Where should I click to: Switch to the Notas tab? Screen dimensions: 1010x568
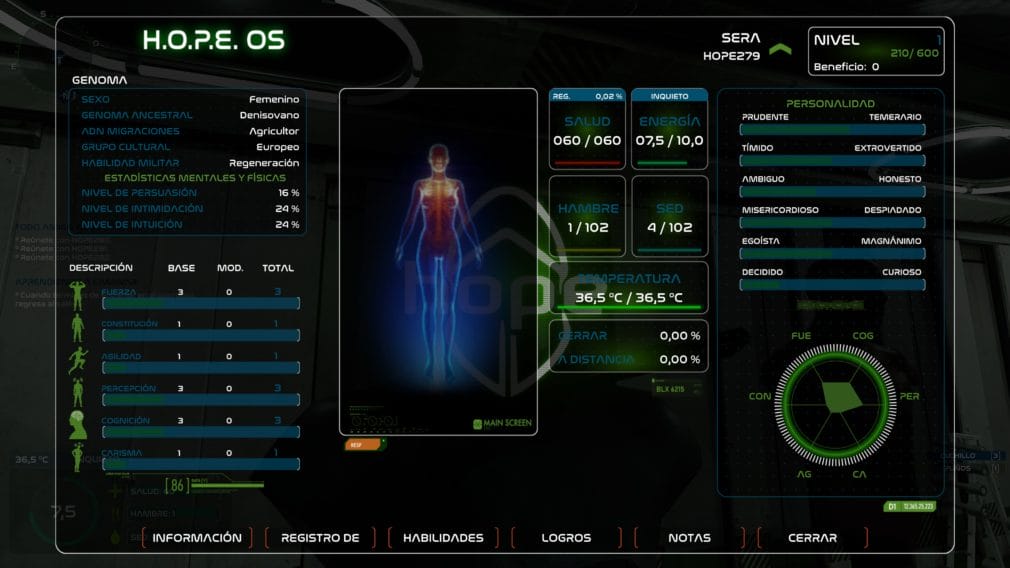[689, 538]
